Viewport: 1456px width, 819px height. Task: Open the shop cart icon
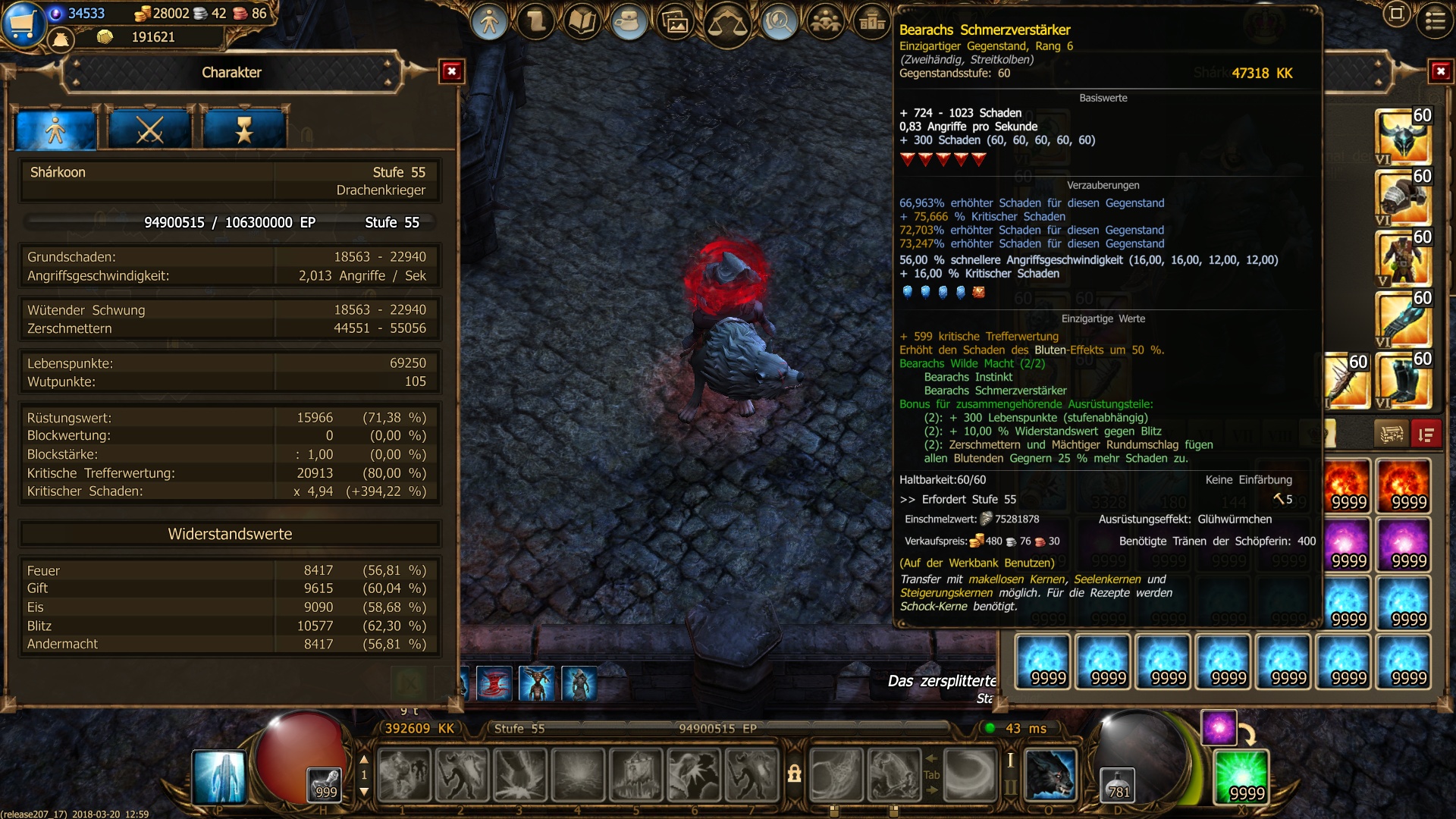tap(23, 23)
